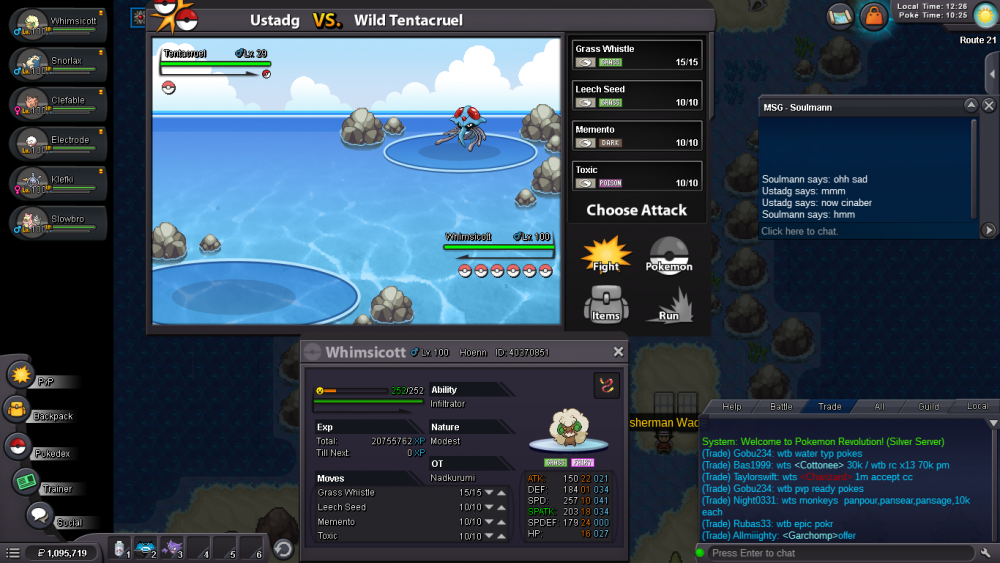Choose the Grass Whistle attack
The image size is (1000, 563).
pos(637,55)
